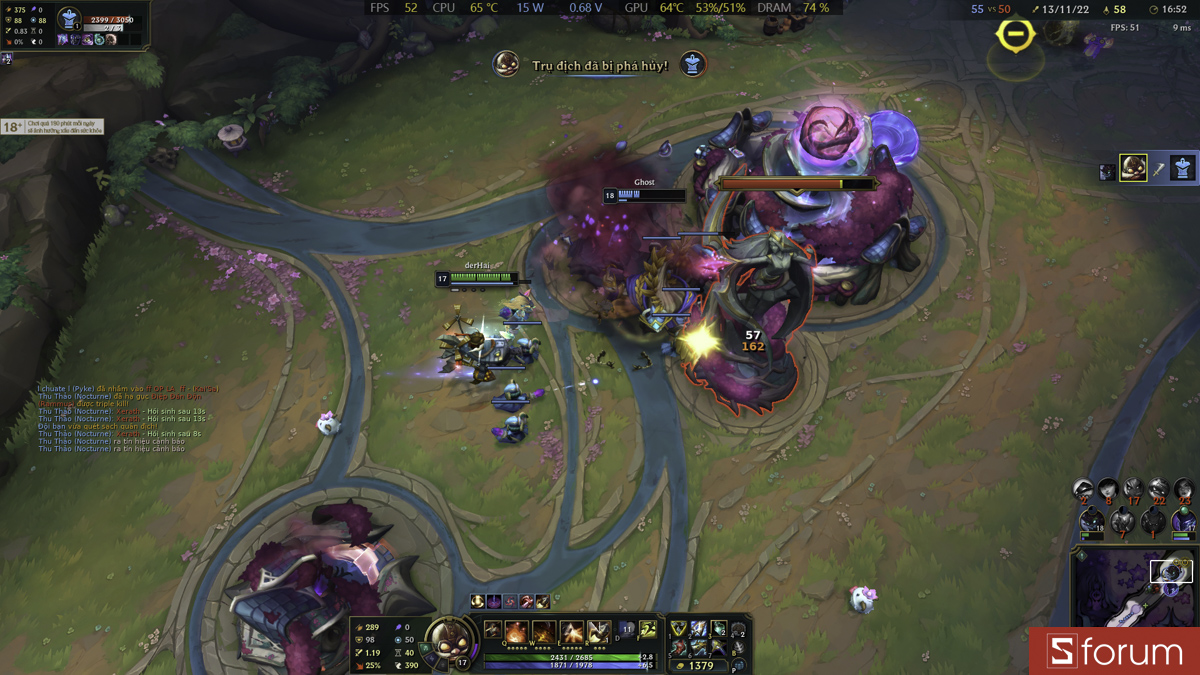Viewport: 1200px width, 675px height.
Task: Trigger the R ultimate ability
Action: pos(598,632)
